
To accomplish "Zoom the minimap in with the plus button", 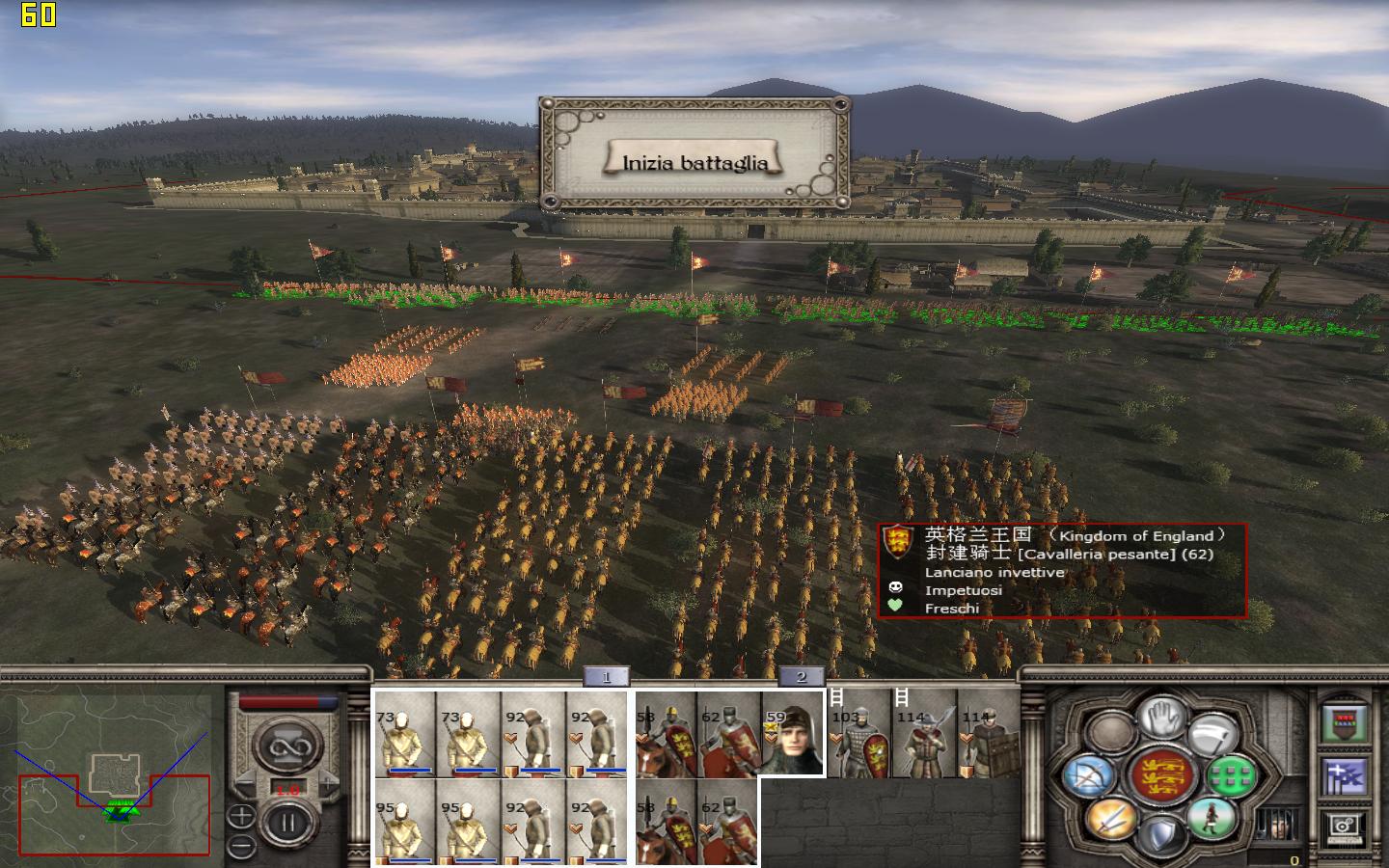I will tap(241, 816).
